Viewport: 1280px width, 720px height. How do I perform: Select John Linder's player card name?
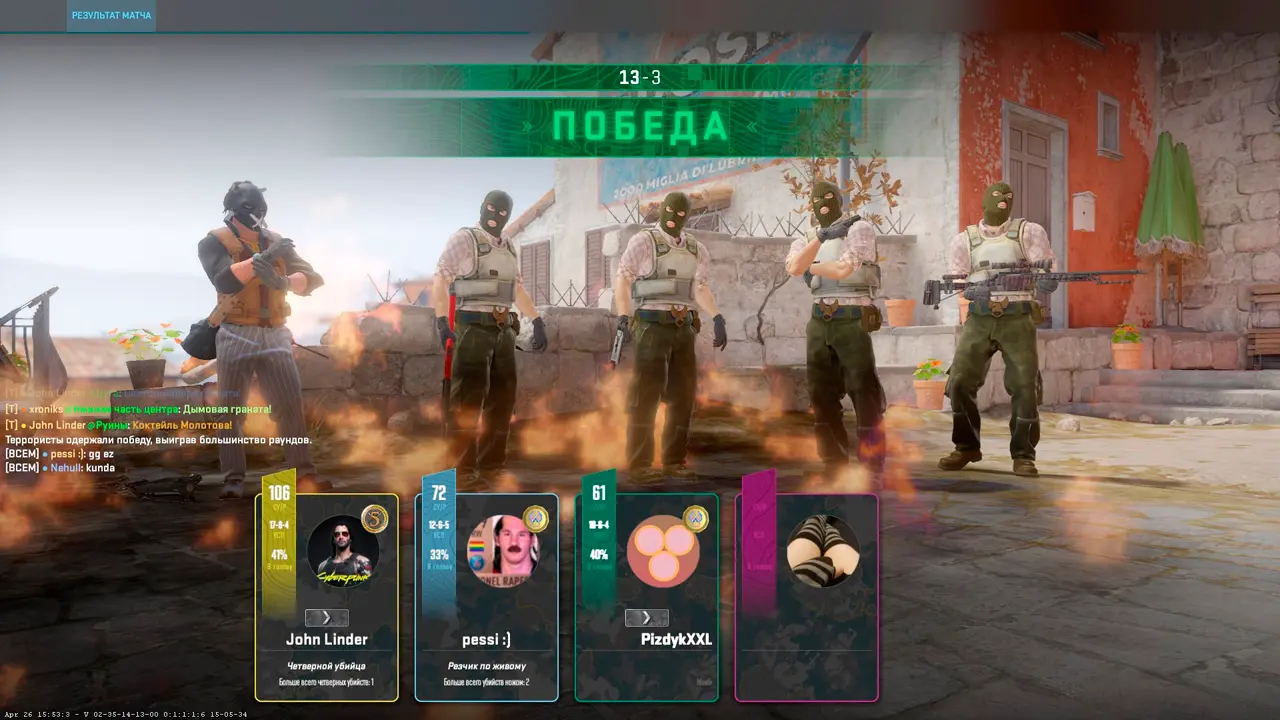point(327,640)
